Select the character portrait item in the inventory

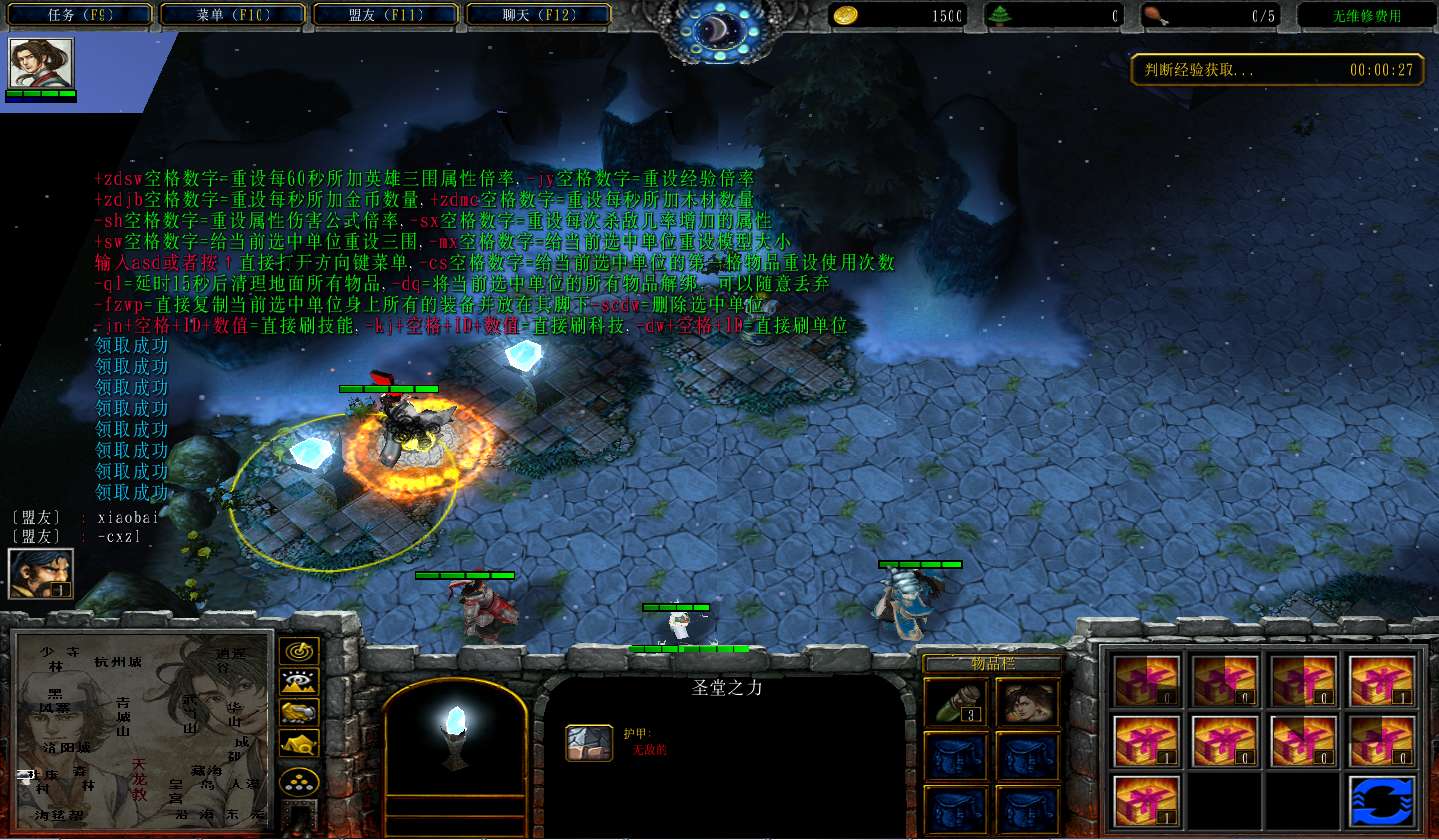[1027, 700]
